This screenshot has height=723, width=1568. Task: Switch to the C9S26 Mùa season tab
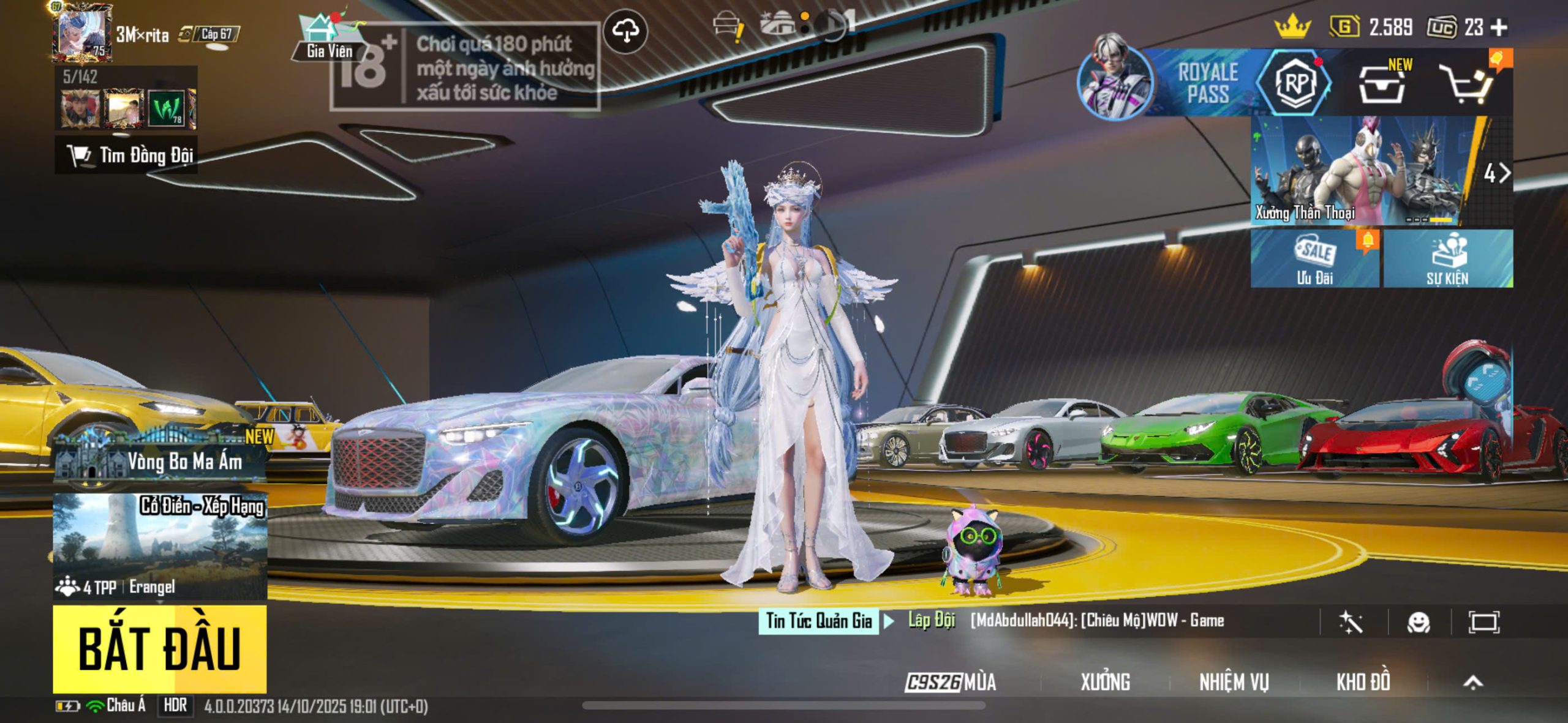pyautogui.click(x=951, y=682)
